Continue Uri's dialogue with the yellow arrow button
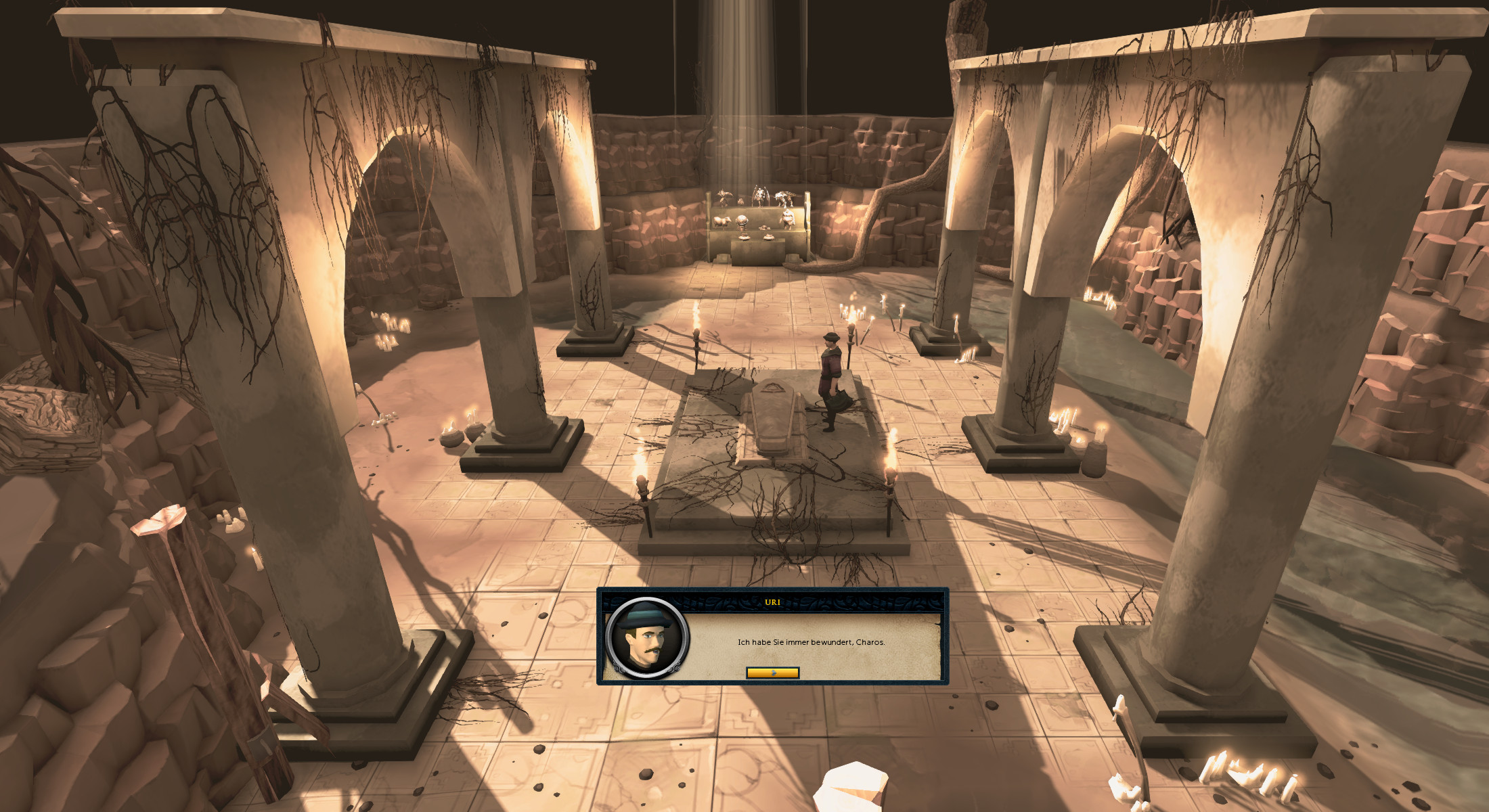This screenshot has width=1489, height=812. coord(772,673)
